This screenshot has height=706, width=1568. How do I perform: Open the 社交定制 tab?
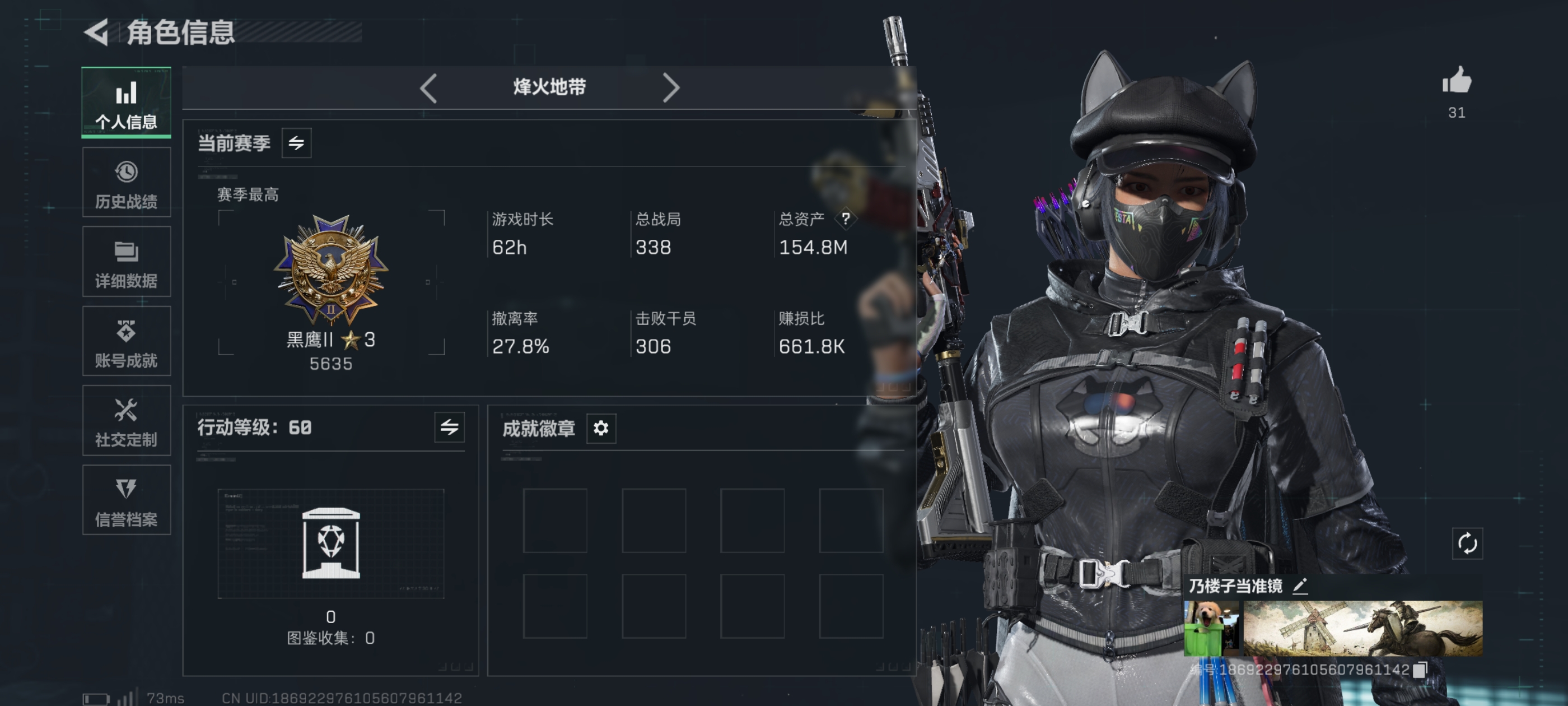tap(126, 420)
